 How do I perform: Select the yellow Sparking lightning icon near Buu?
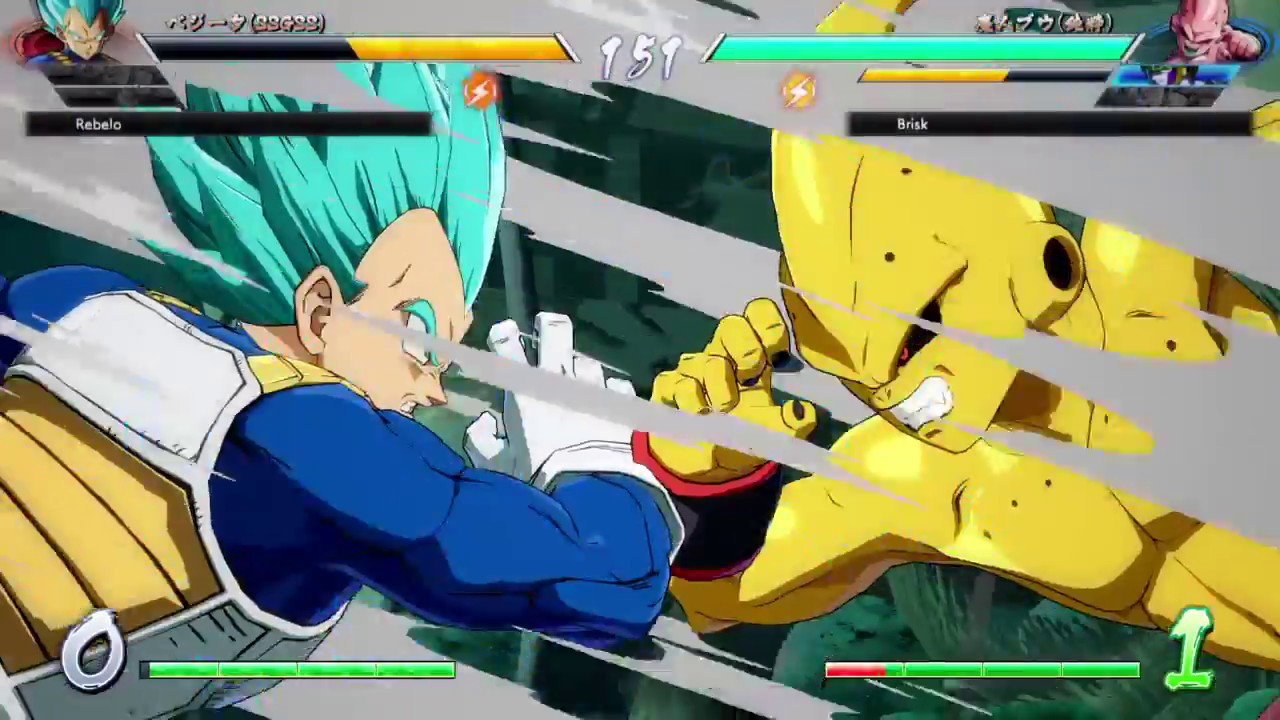click(798, 92)
